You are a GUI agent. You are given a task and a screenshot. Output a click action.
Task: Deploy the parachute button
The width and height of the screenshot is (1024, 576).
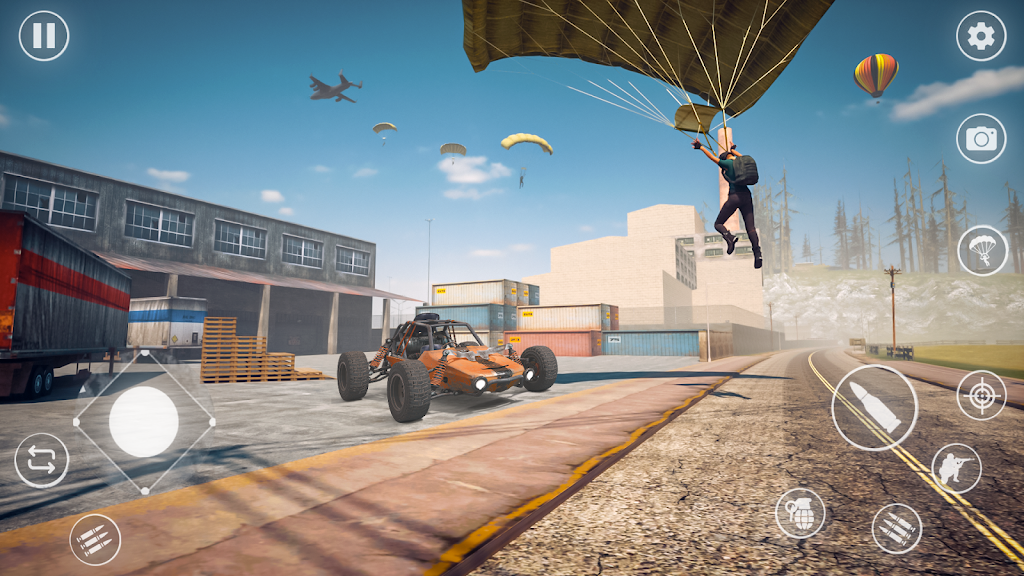(x=982, y=250)
